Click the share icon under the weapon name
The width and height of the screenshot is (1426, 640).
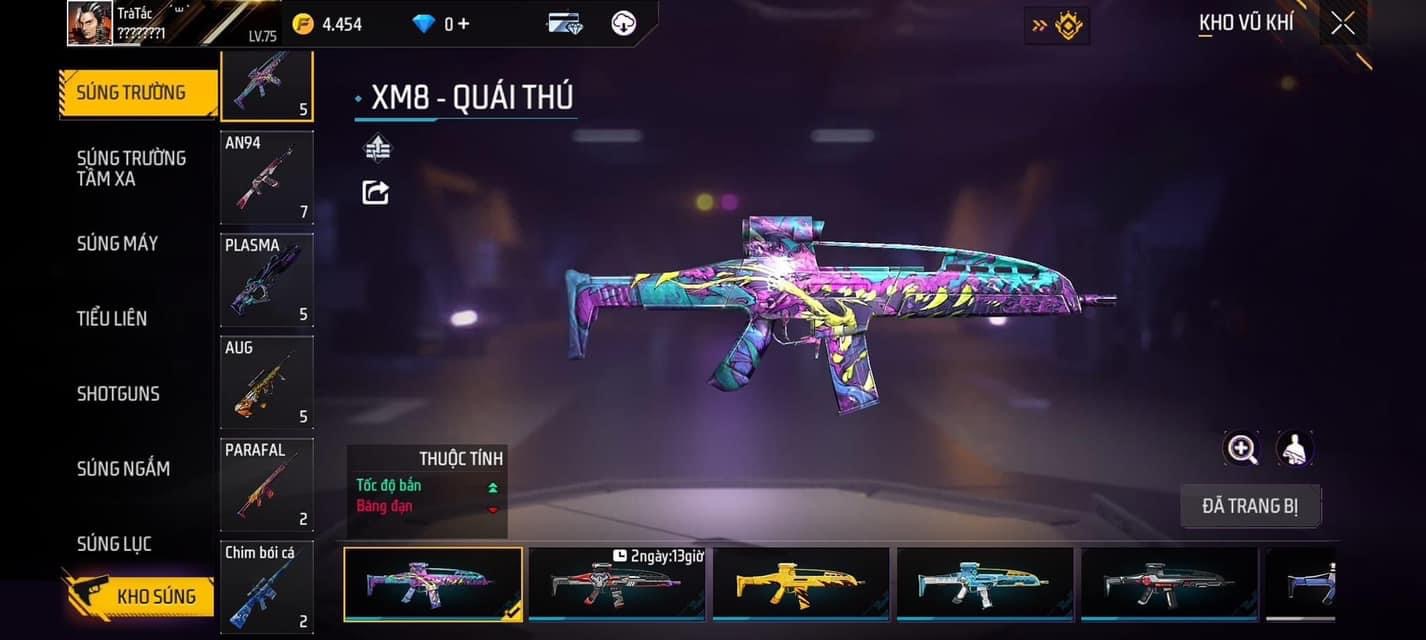click(375, 192)
